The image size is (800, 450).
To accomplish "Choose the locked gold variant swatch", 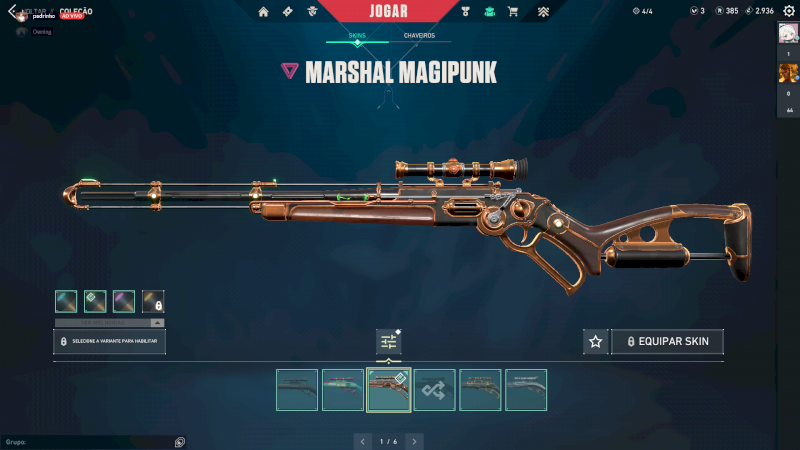I will [x=153, y=301].
